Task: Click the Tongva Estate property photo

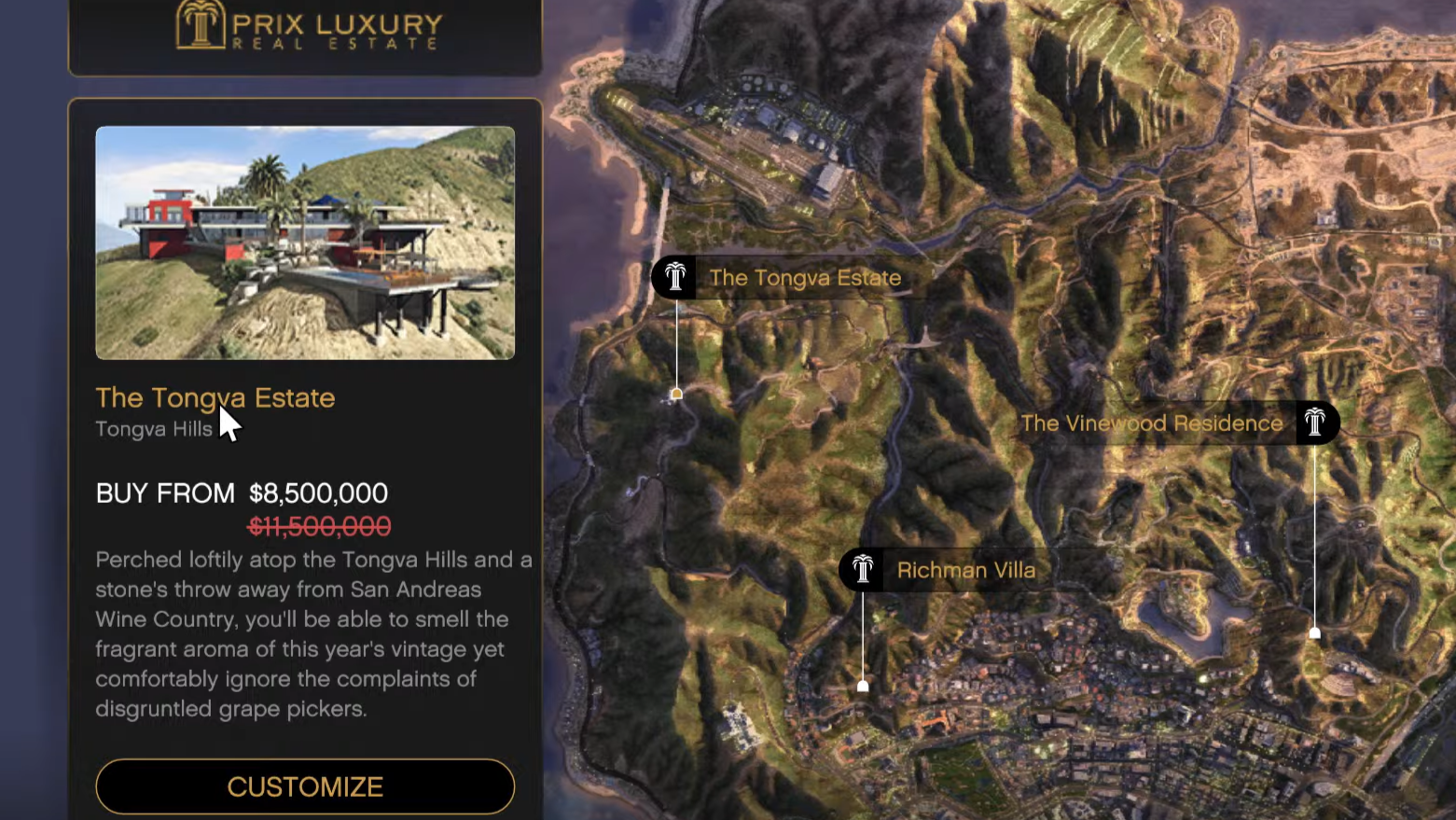Action: pos(305,243)
